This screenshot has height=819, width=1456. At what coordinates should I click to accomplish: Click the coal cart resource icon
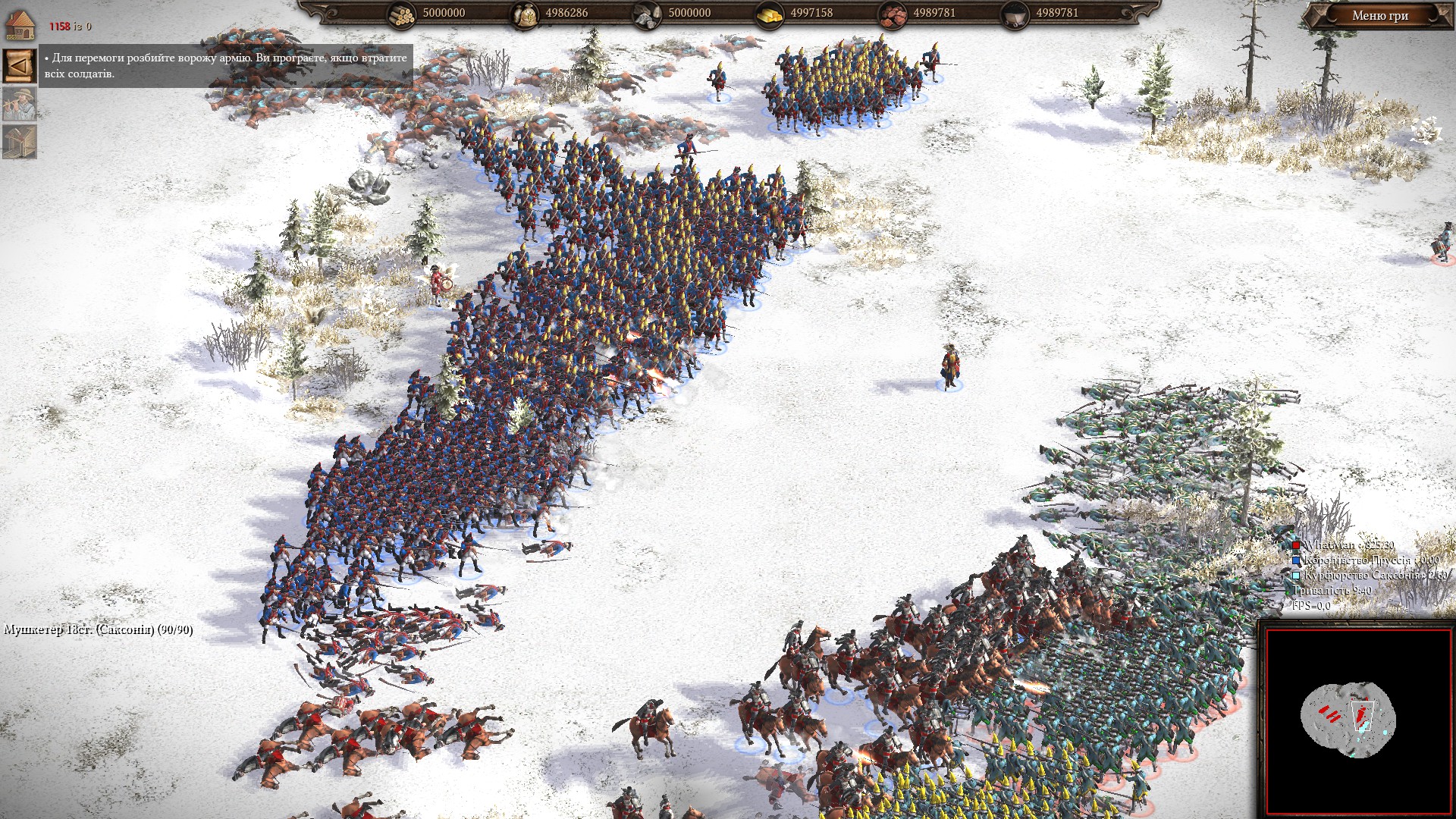click(1015, 14)
